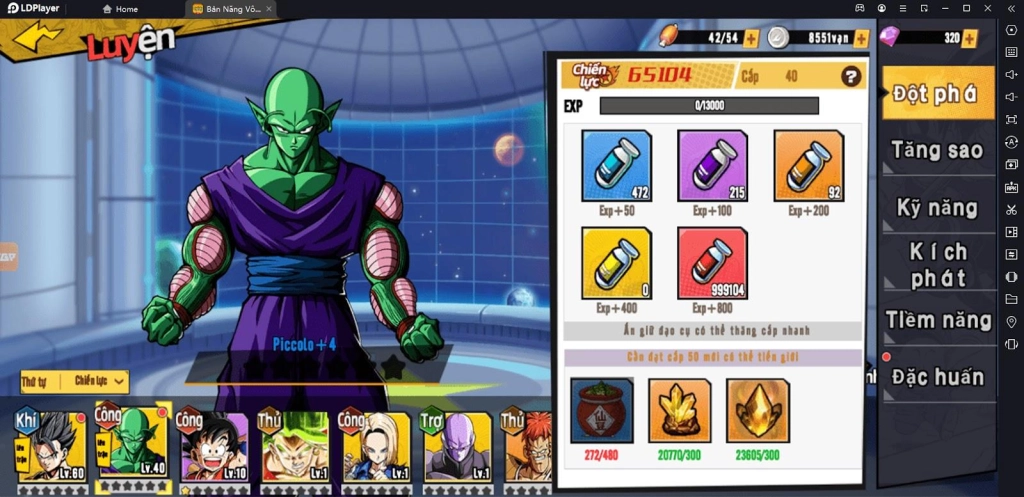
Task: Go back with the yellow arrow
Action: pos(37,37)
